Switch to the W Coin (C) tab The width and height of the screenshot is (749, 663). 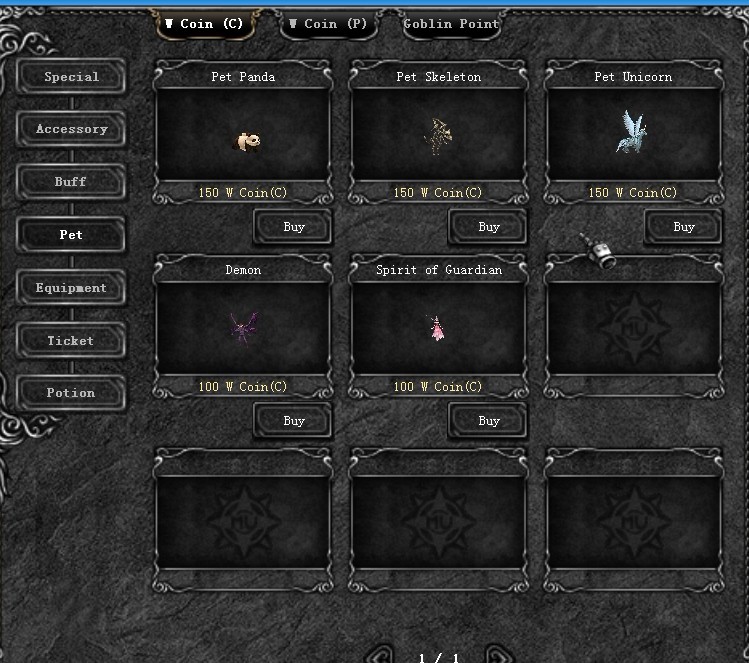tap(205, 24)
